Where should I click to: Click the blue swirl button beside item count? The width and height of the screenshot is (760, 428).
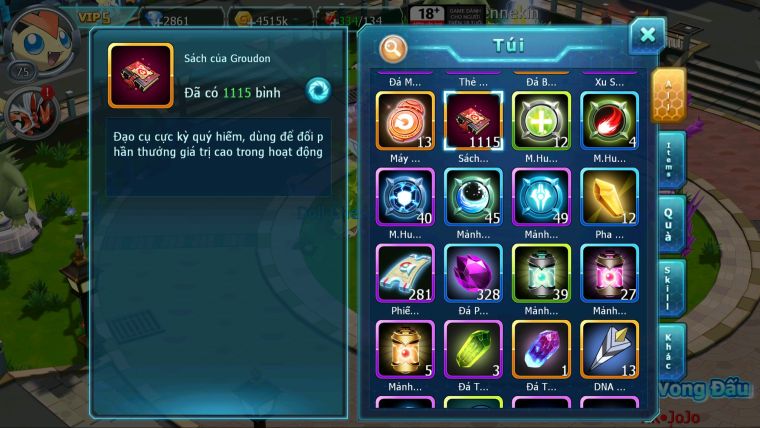click(x=318, y=89)
